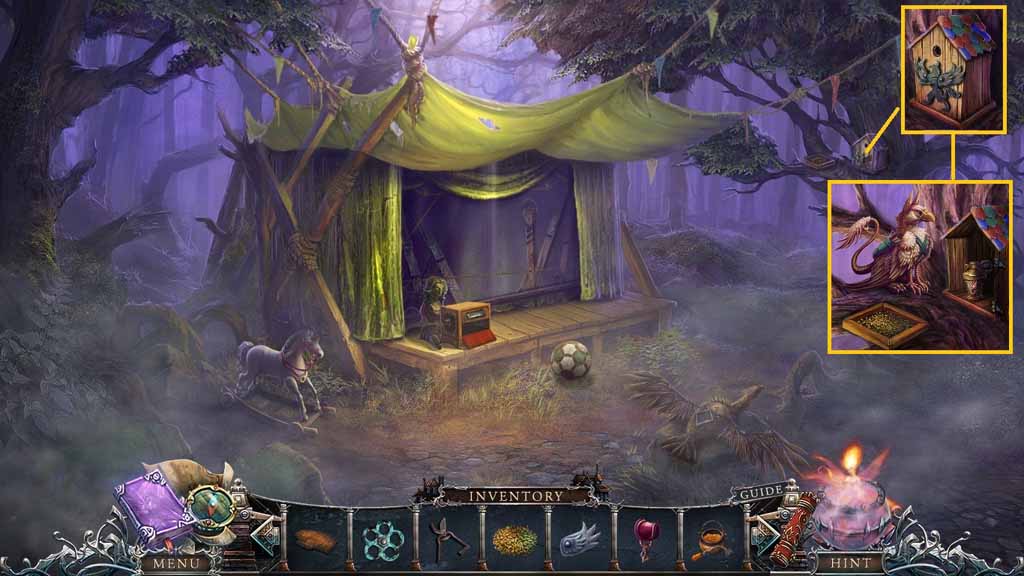Open the strategy Guide
1024x576 pixels.
[760, 494]
